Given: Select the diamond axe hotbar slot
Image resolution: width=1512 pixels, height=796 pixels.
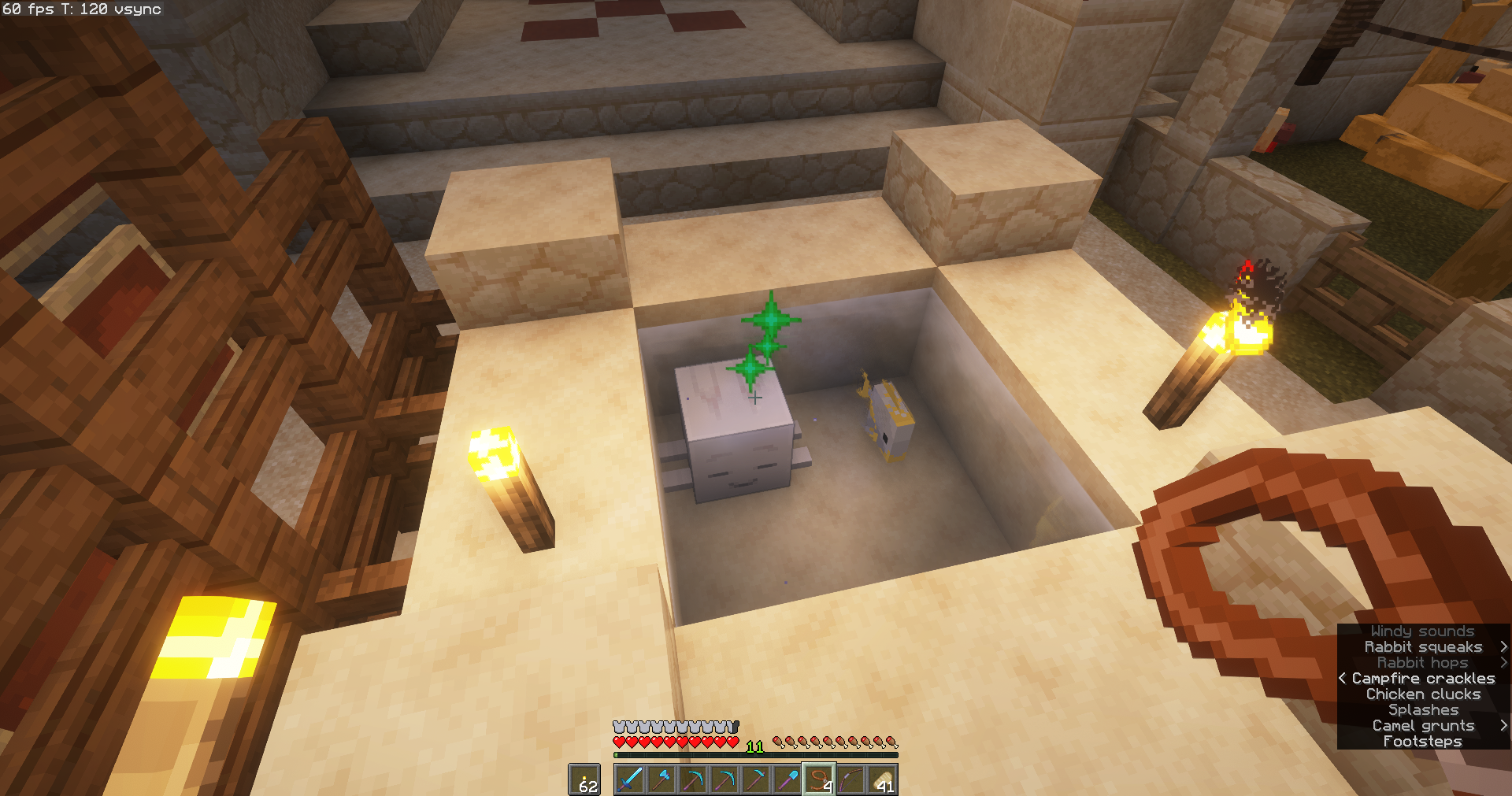Looking at the screenshot, I should [x=661, y=779].
